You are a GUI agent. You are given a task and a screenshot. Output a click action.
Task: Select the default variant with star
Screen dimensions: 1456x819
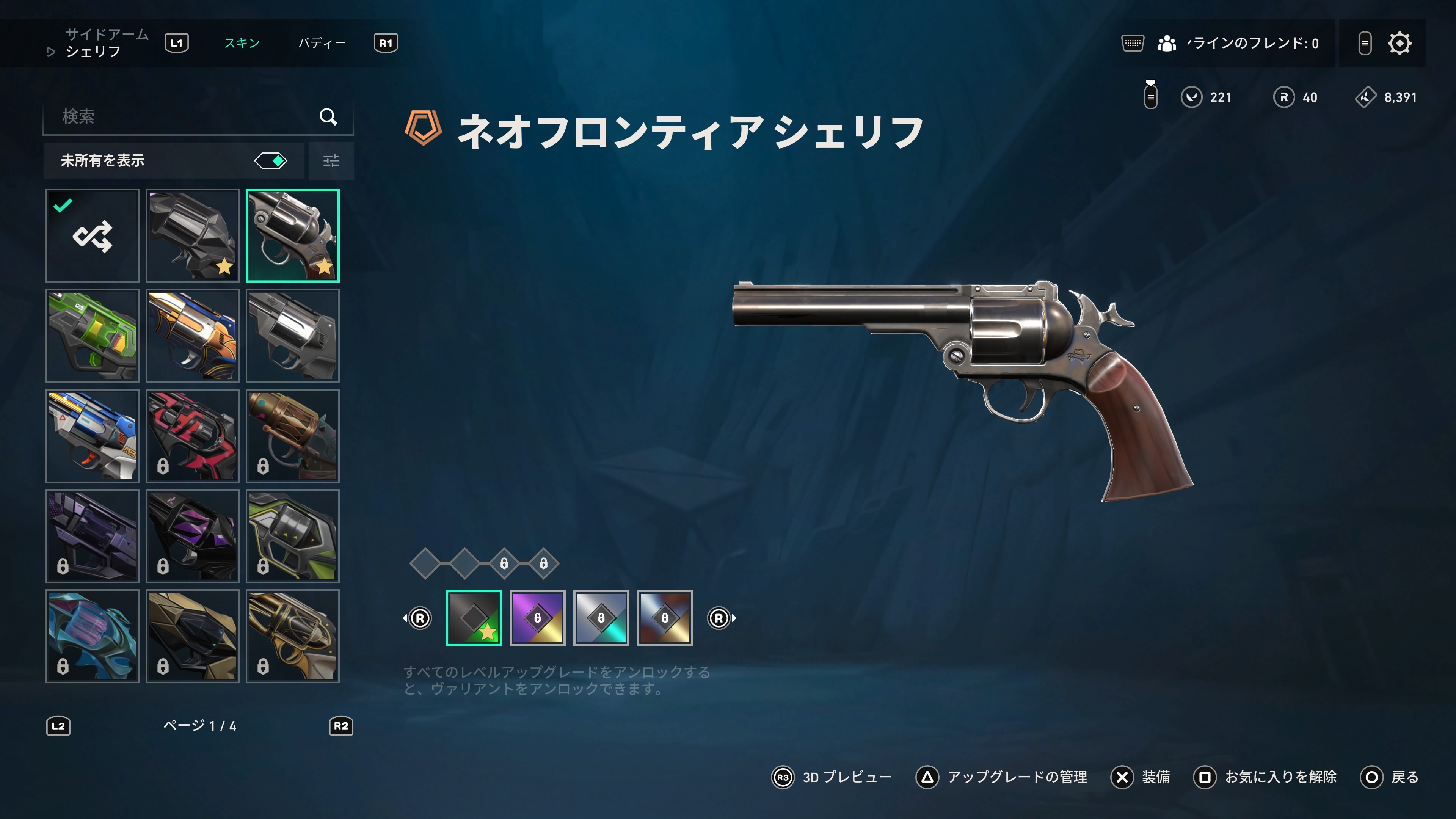474,618
